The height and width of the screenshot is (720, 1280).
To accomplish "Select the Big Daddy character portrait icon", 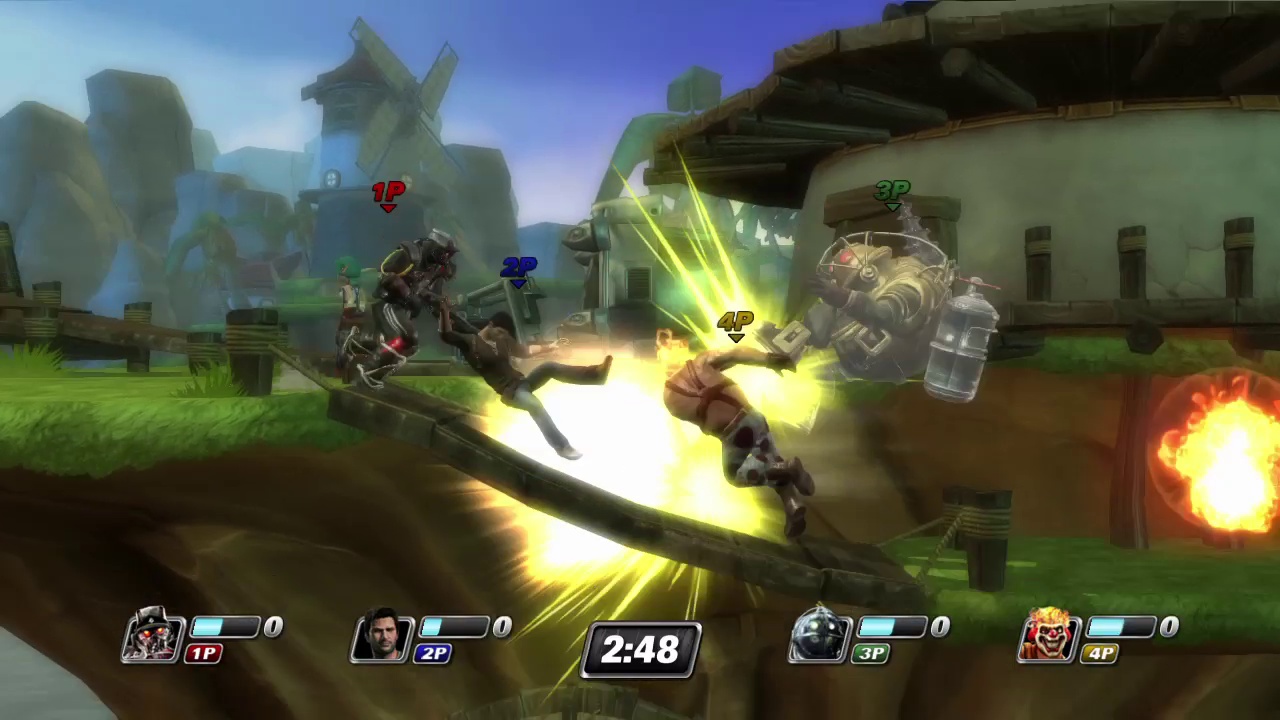I will point(820,635).
